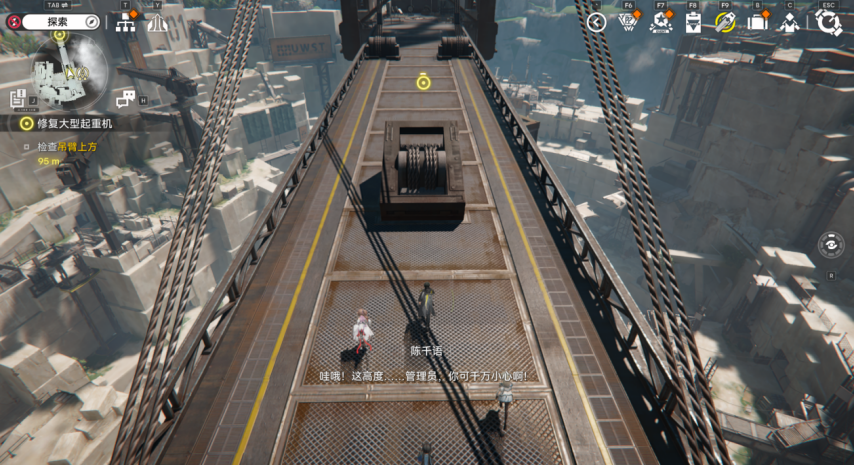Select the tower-shaped icon beside the tree icon
Viewport: 854px width, 465px height.
[x=157, y=22]
